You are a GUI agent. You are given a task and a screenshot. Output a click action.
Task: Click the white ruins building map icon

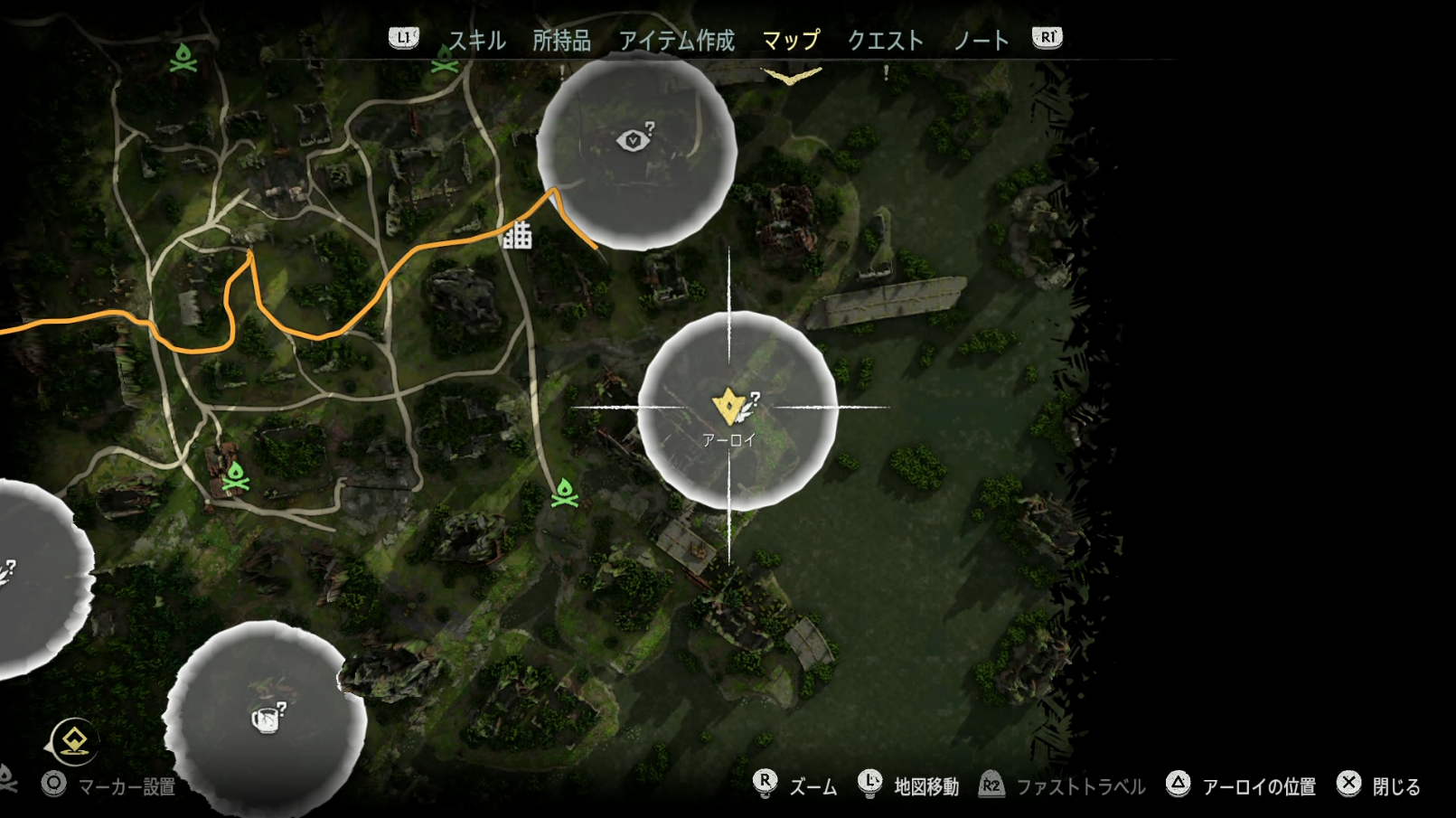(x=518, y=236)
